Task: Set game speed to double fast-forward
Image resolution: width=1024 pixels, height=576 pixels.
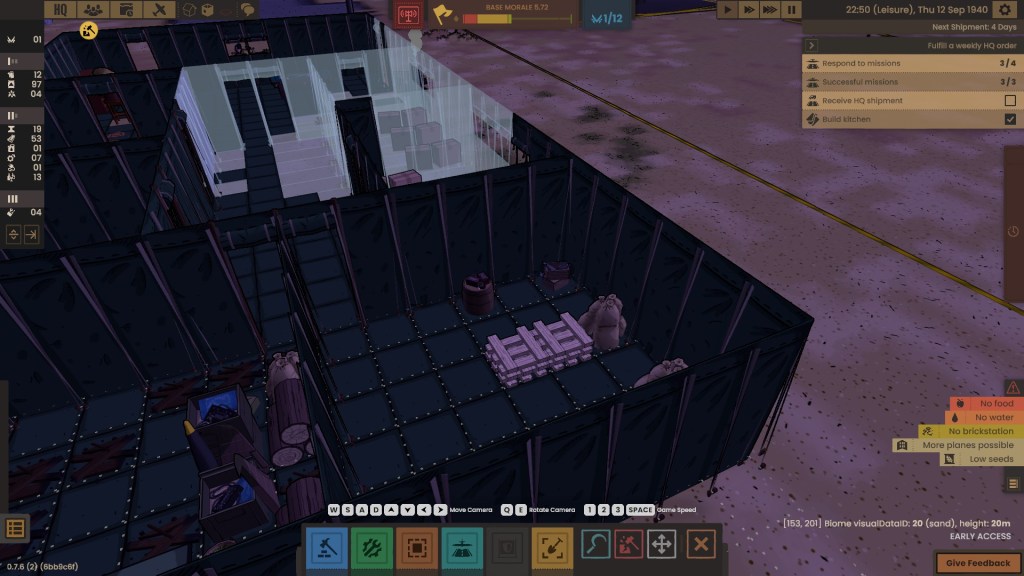Action: point(750,10)
